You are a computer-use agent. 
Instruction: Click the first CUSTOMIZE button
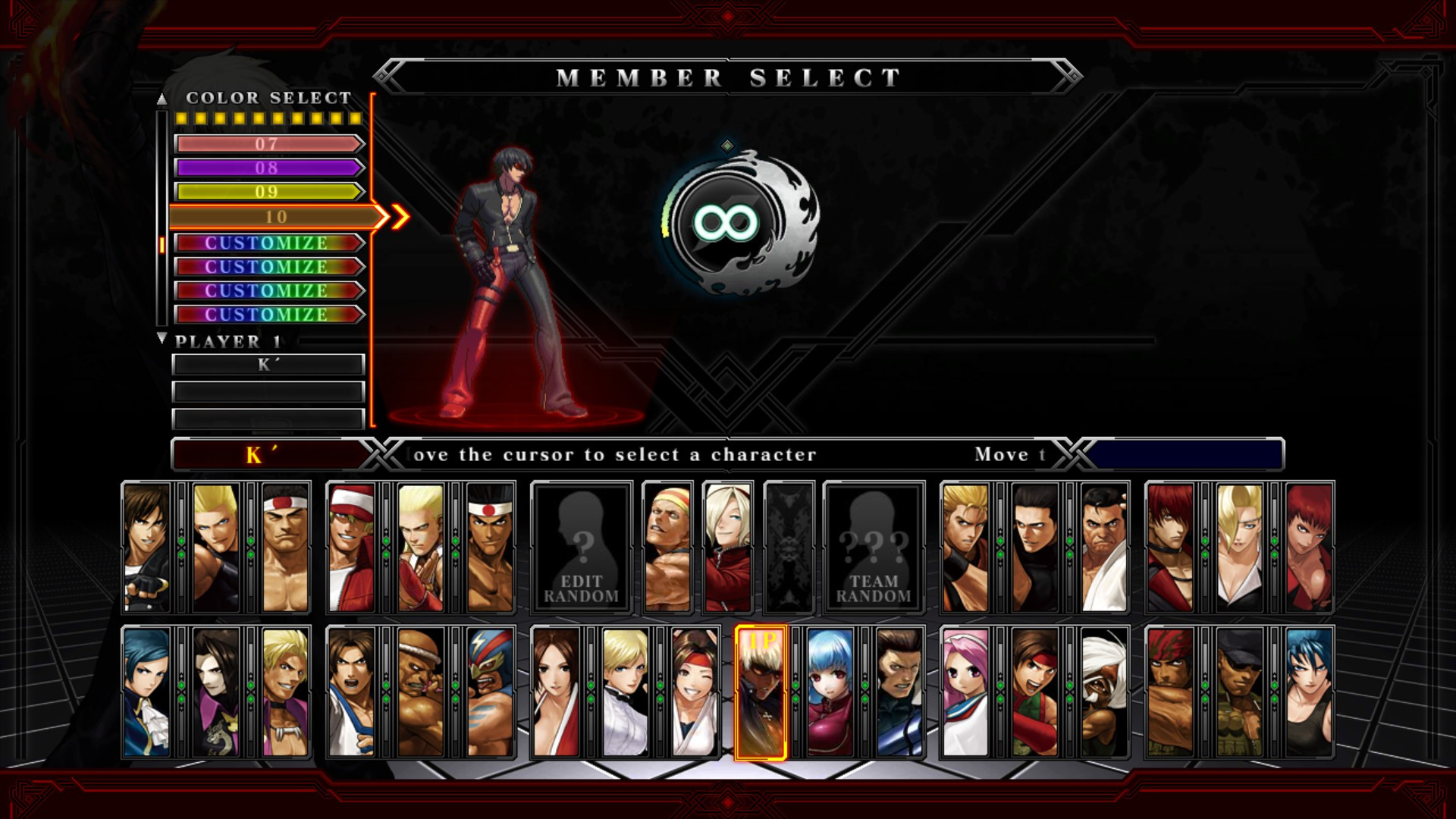(267, 241)
